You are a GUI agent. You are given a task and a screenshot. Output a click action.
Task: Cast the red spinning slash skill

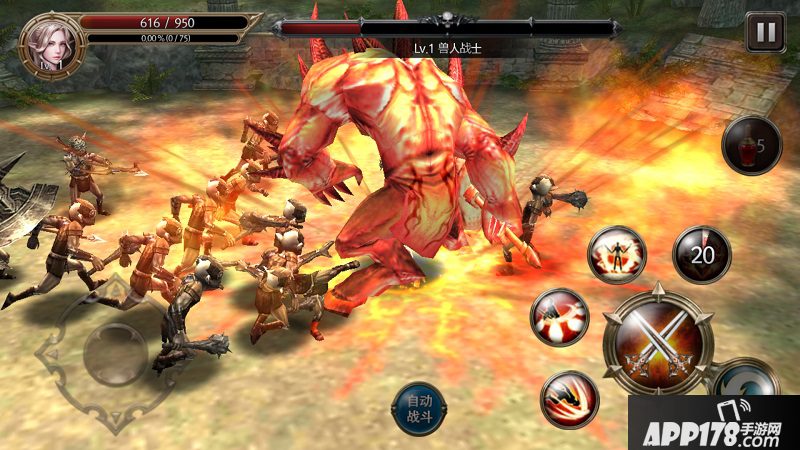point(559,317)
